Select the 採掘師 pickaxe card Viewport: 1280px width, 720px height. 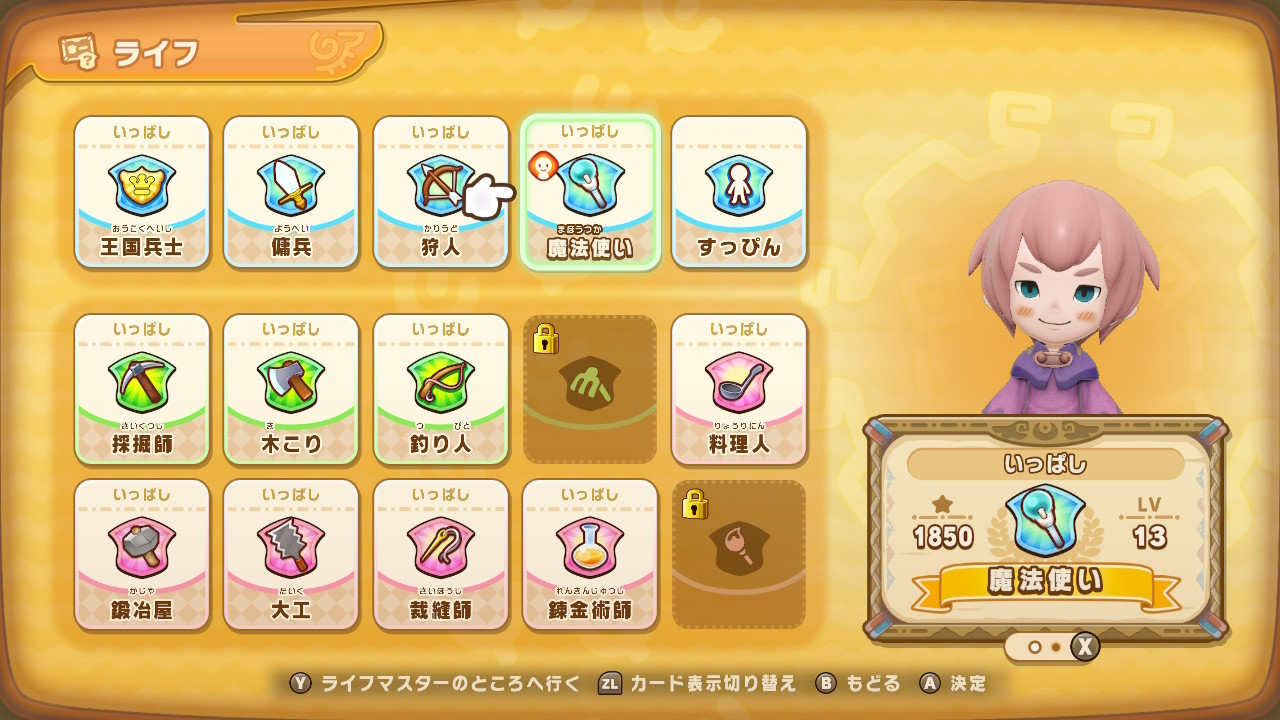click(x=142, y=389)
